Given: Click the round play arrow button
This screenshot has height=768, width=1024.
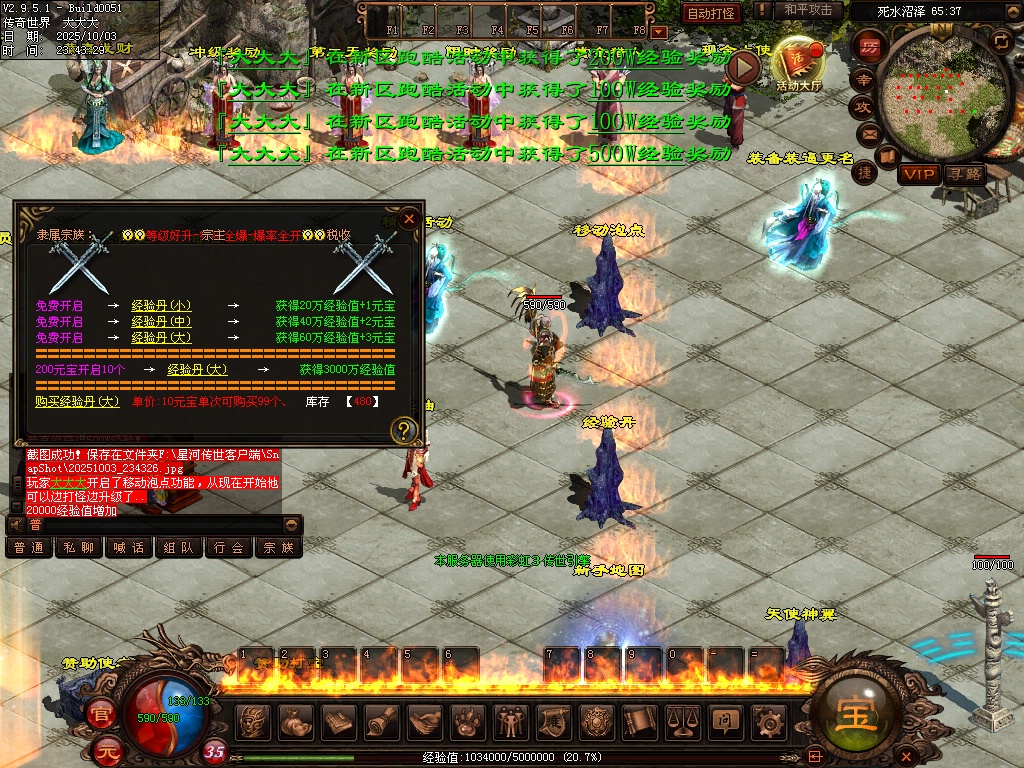Looking at the screenshot, I should (743, 68).
